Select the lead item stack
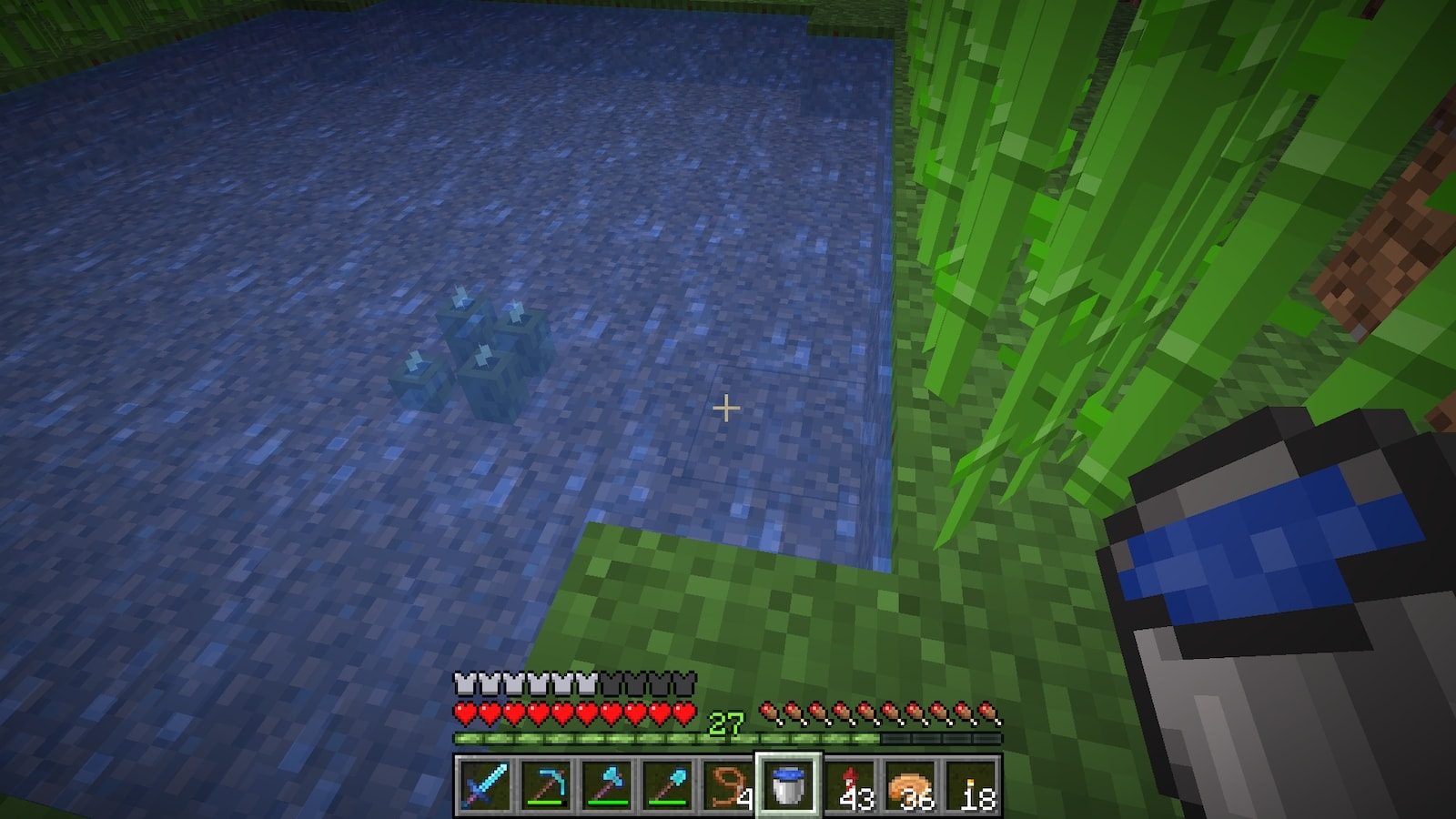This screenshot has width=1456, height=819. (728, 785)
